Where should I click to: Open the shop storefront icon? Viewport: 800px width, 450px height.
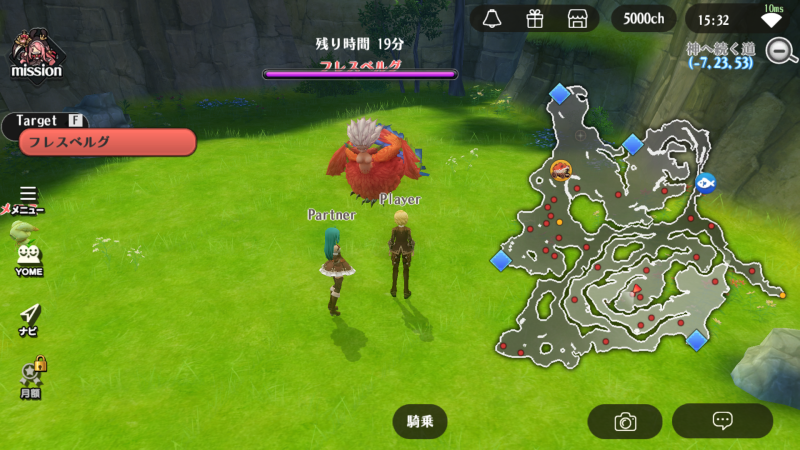(576, 19)
